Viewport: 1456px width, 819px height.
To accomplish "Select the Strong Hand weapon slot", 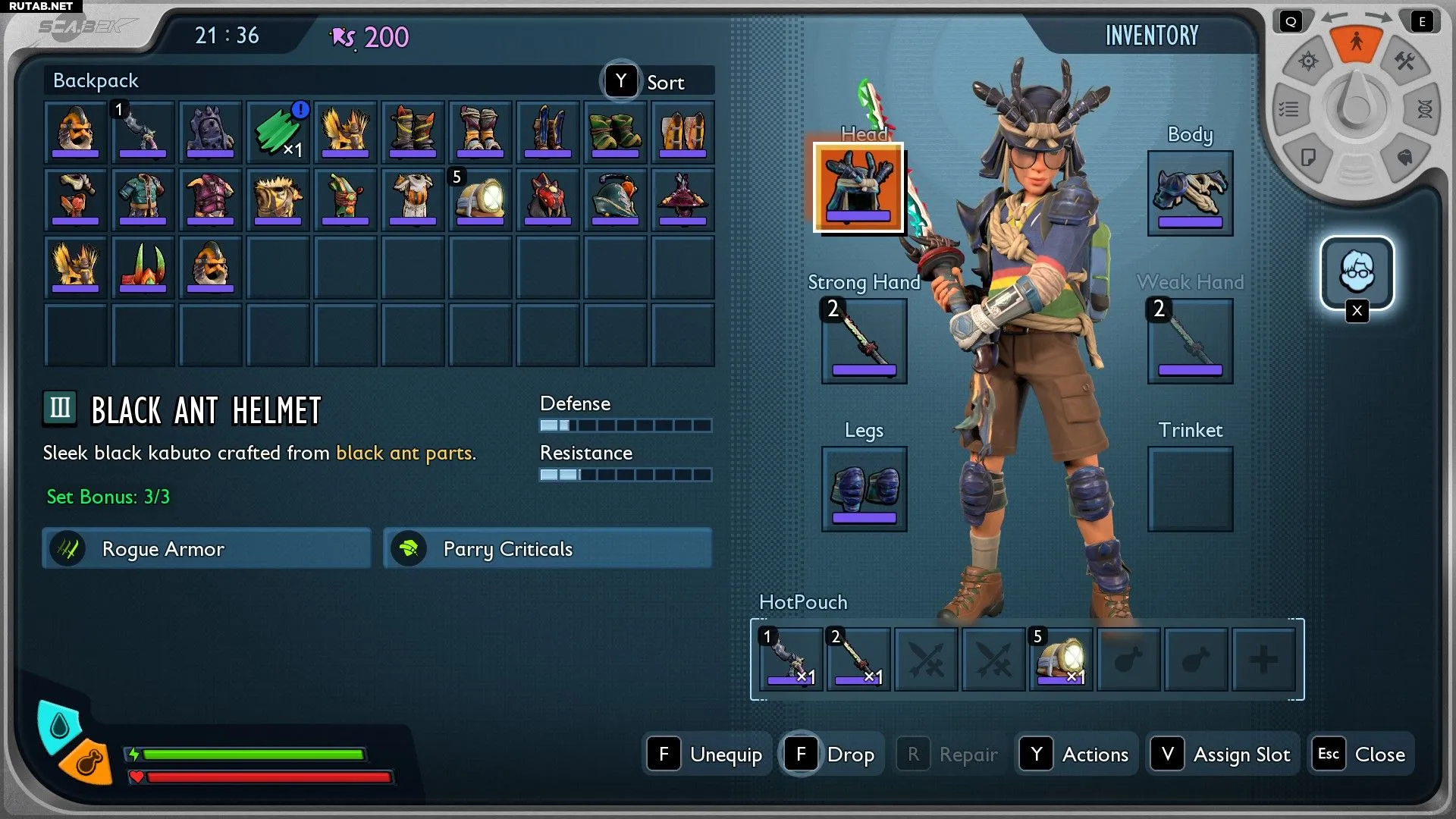I will tap(864, 341).
